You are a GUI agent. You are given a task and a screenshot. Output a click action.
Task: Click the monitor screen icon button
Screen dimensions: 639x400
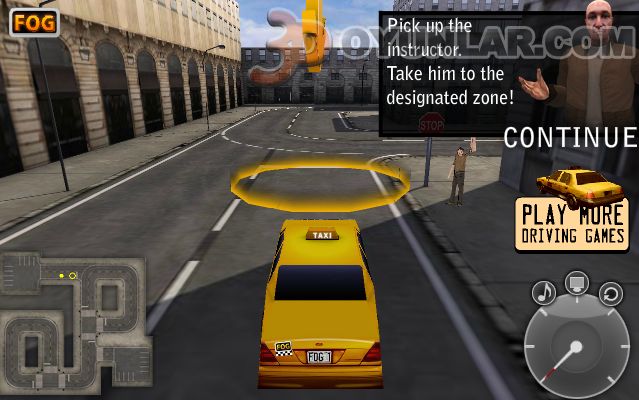pos(577,284)
